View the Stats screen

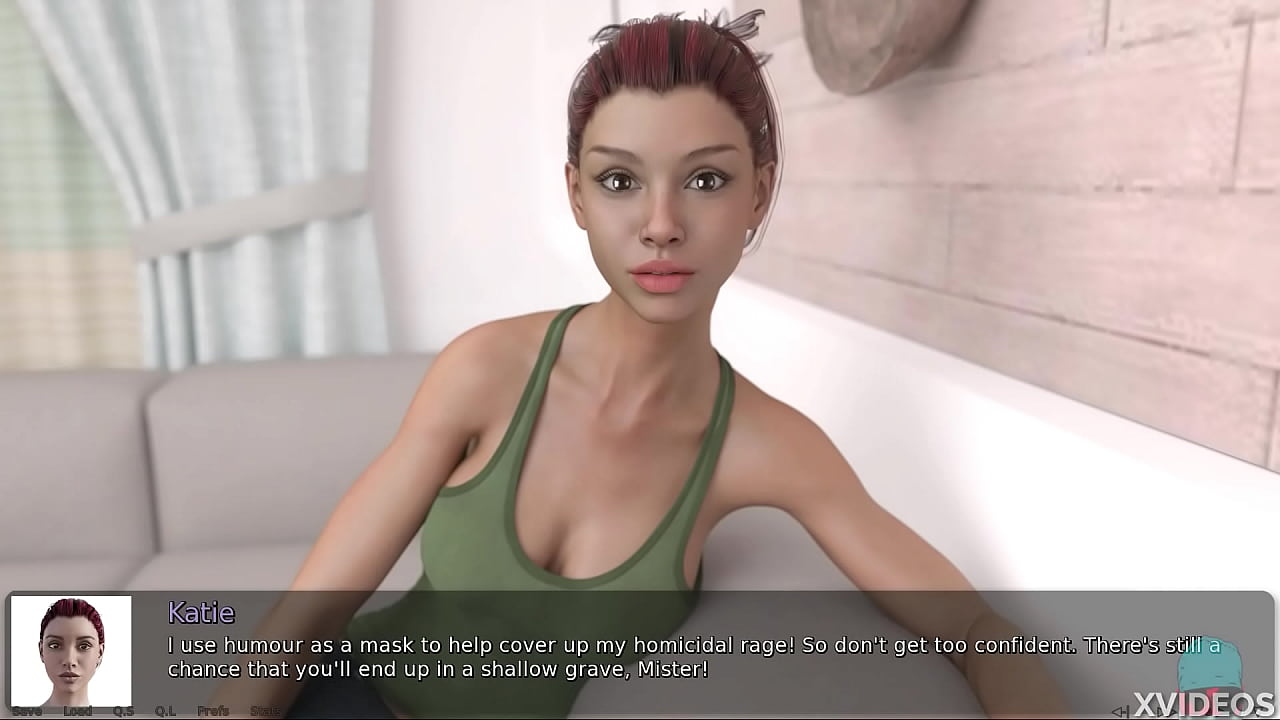265,711
